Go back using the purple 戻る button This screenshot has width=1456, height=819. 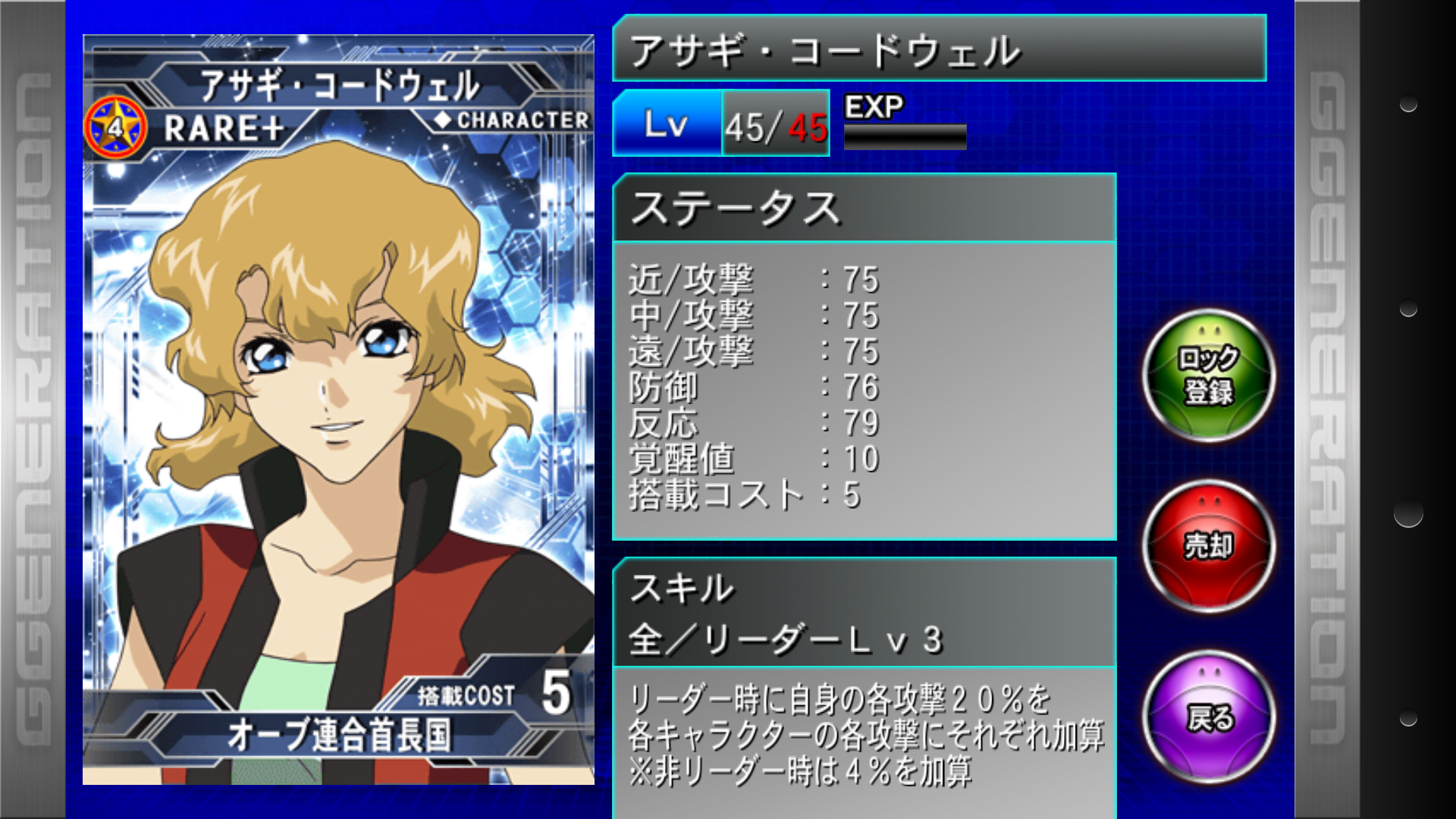1209,717
